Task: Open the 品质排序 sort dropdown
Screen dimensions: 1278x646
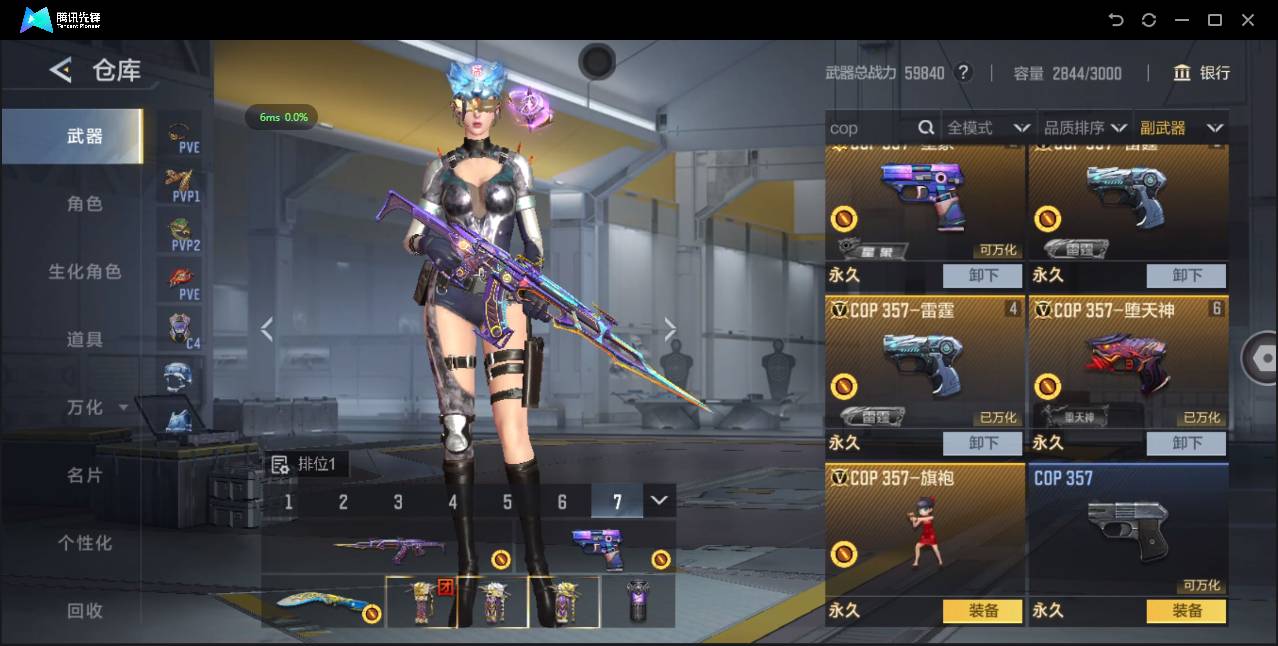Action: (1084, 128)
